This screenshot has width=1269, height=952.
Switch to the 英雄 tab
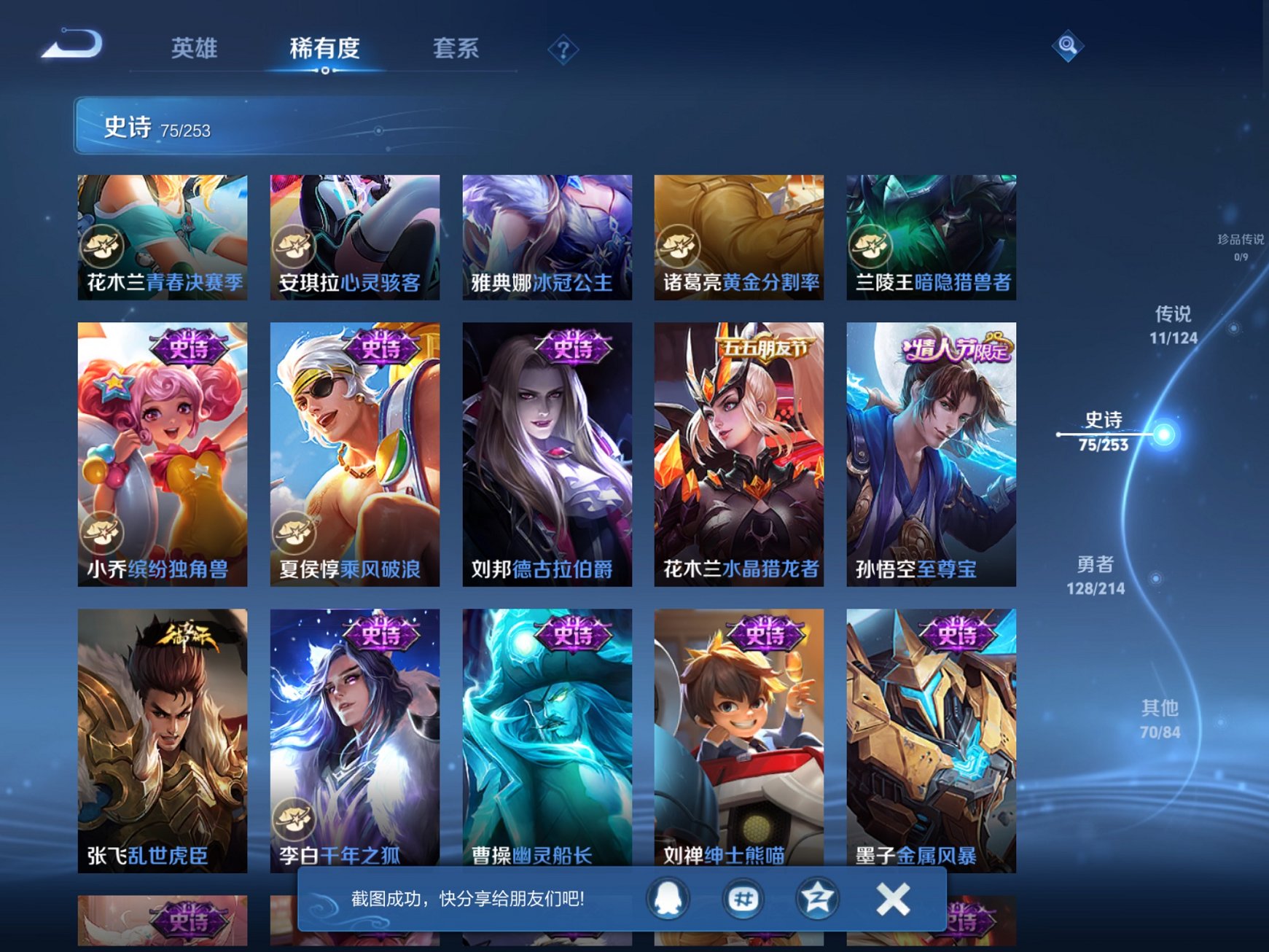click(x=195, y=47)
